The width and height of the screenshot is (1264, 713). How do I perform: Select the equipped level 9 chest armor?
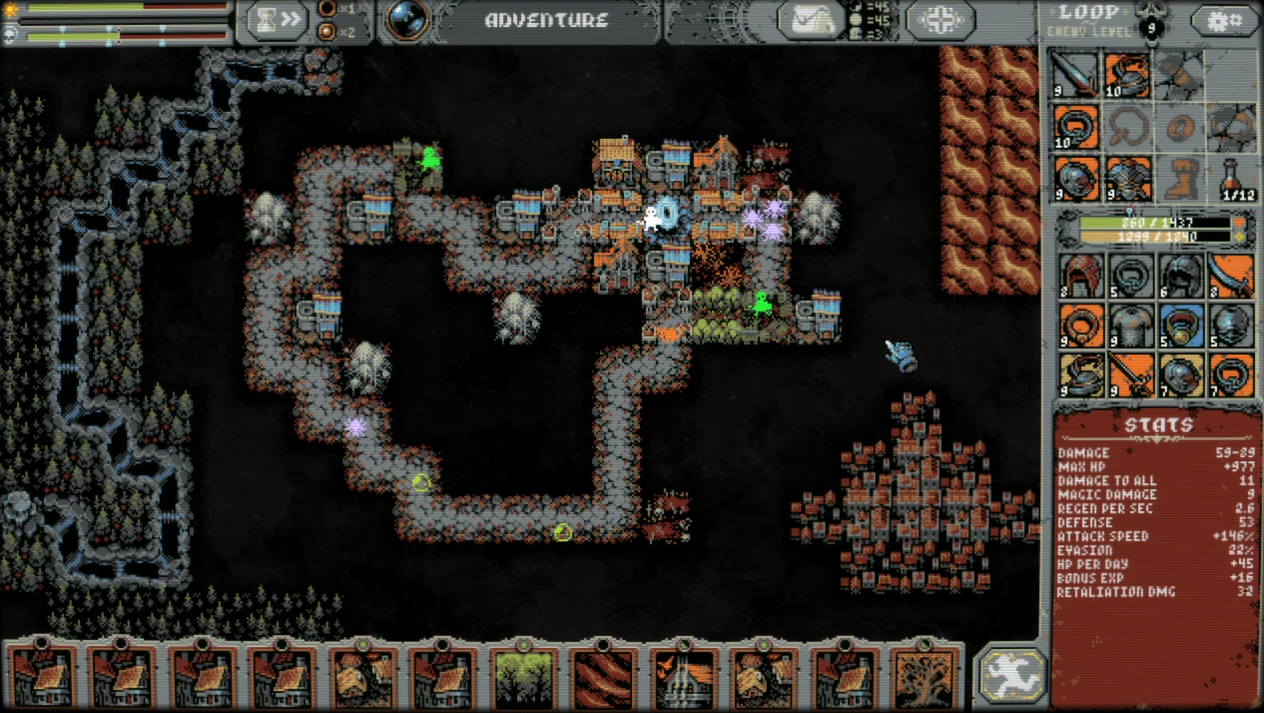pos(1128,178)
